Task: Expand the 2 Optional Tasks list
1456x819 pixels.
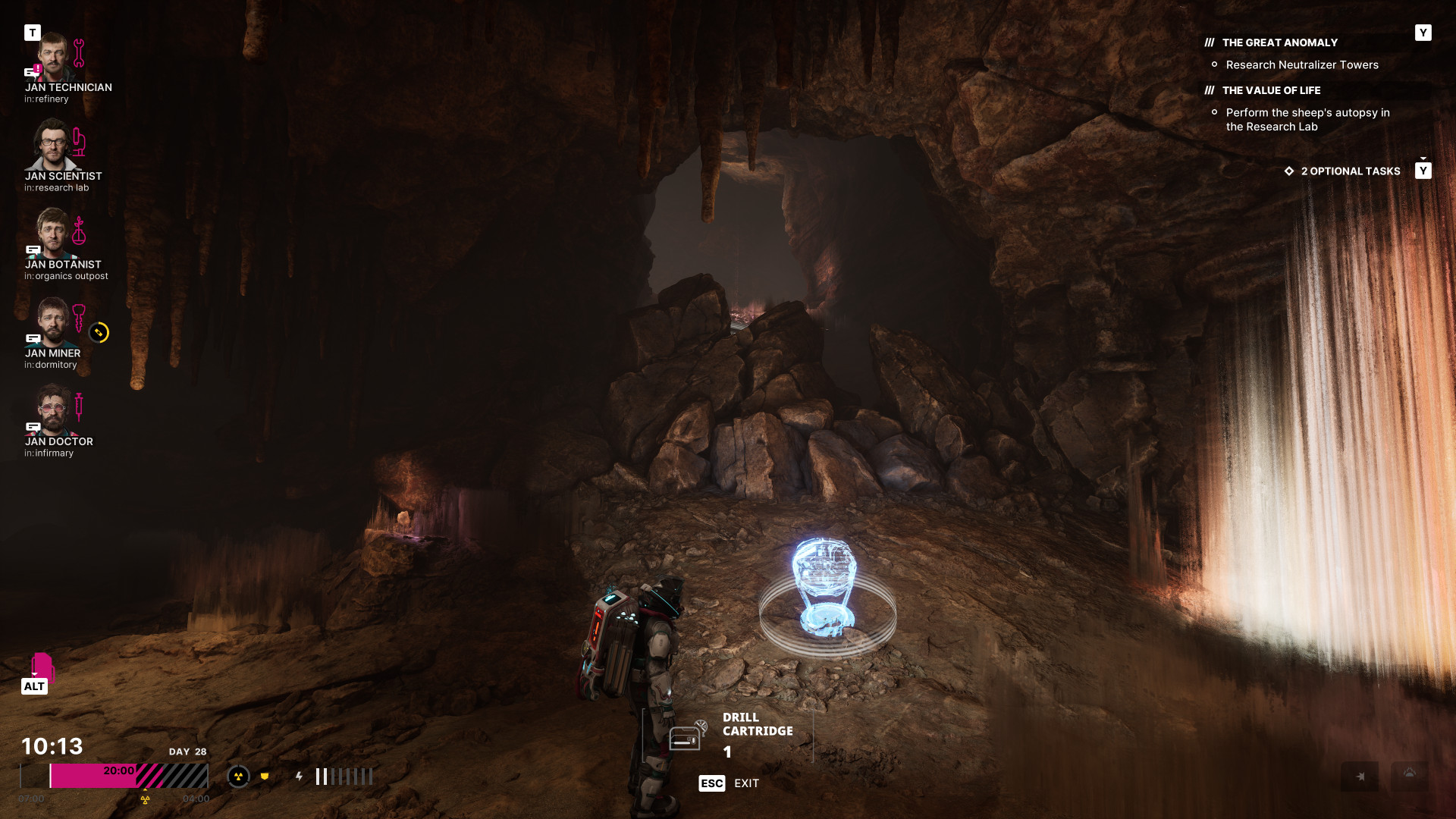Action: point(1350,171)
